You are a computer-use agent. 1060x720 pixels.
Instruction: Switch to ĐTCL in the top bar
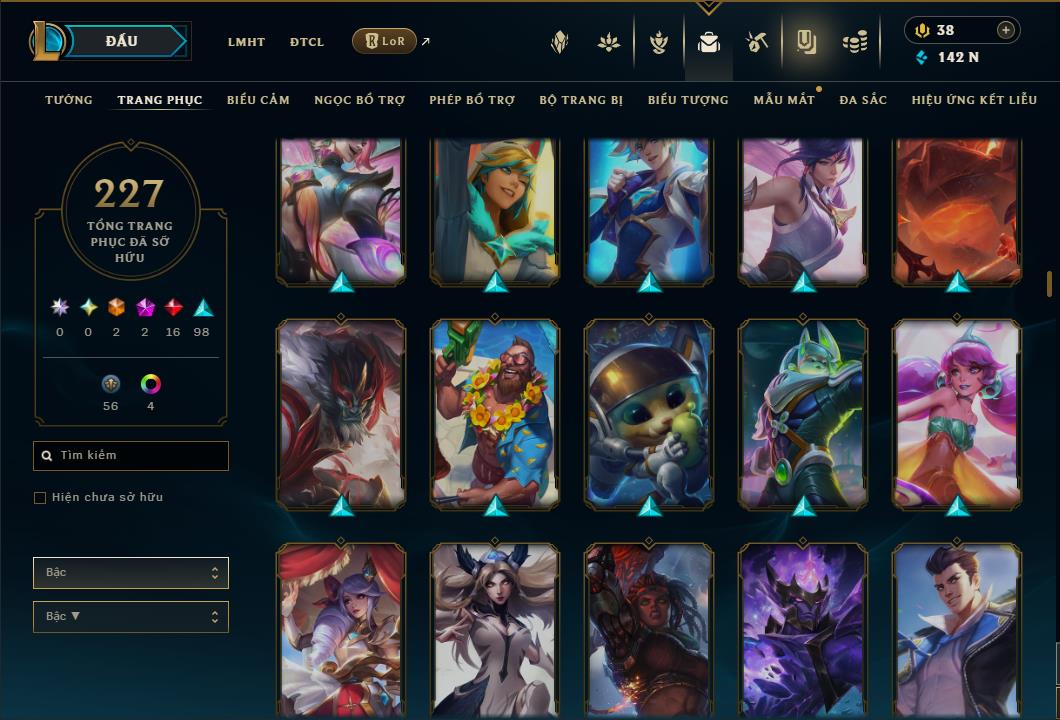pos(307,42)
